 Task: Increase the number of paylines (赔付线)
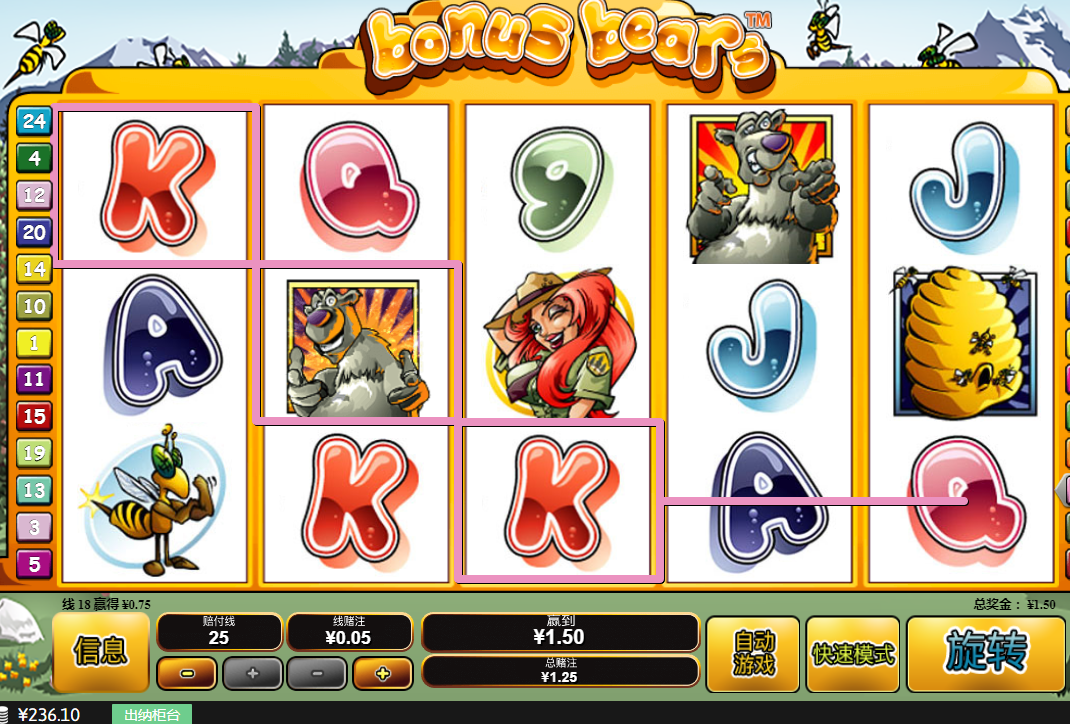251,674
